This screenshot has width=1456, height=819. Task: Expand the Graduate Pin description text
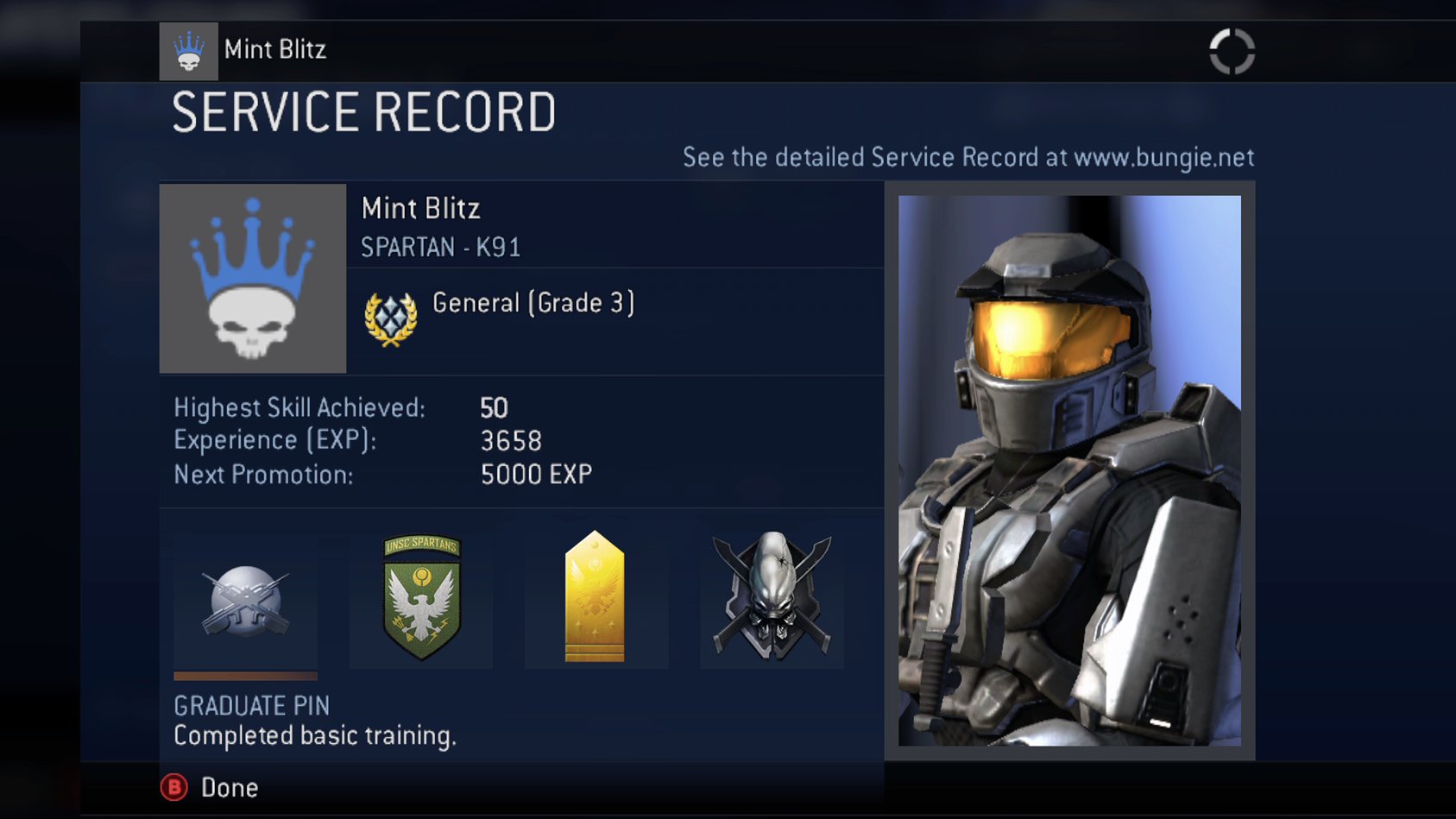316,736
